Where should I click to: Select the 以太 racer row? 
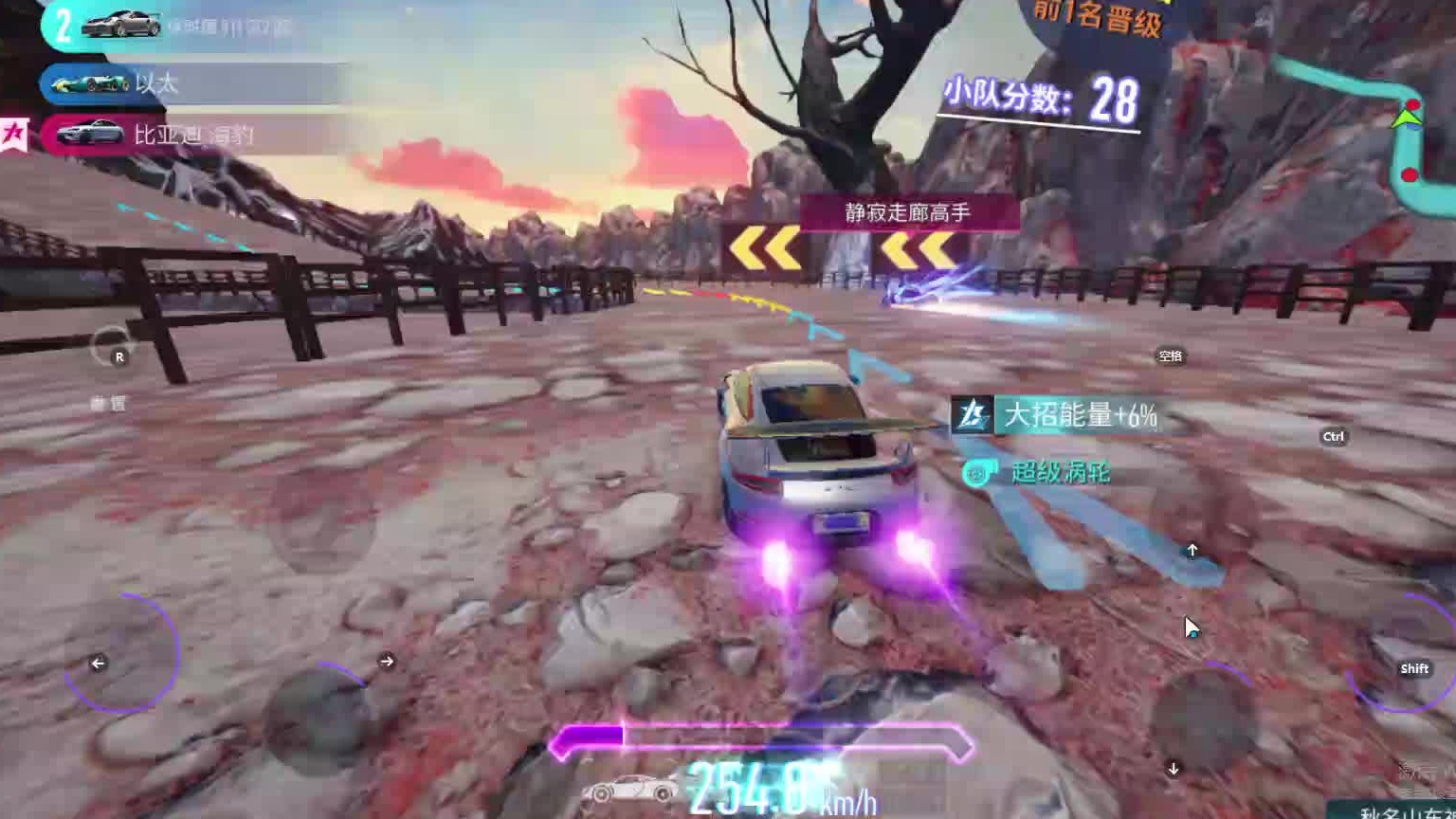190,83
